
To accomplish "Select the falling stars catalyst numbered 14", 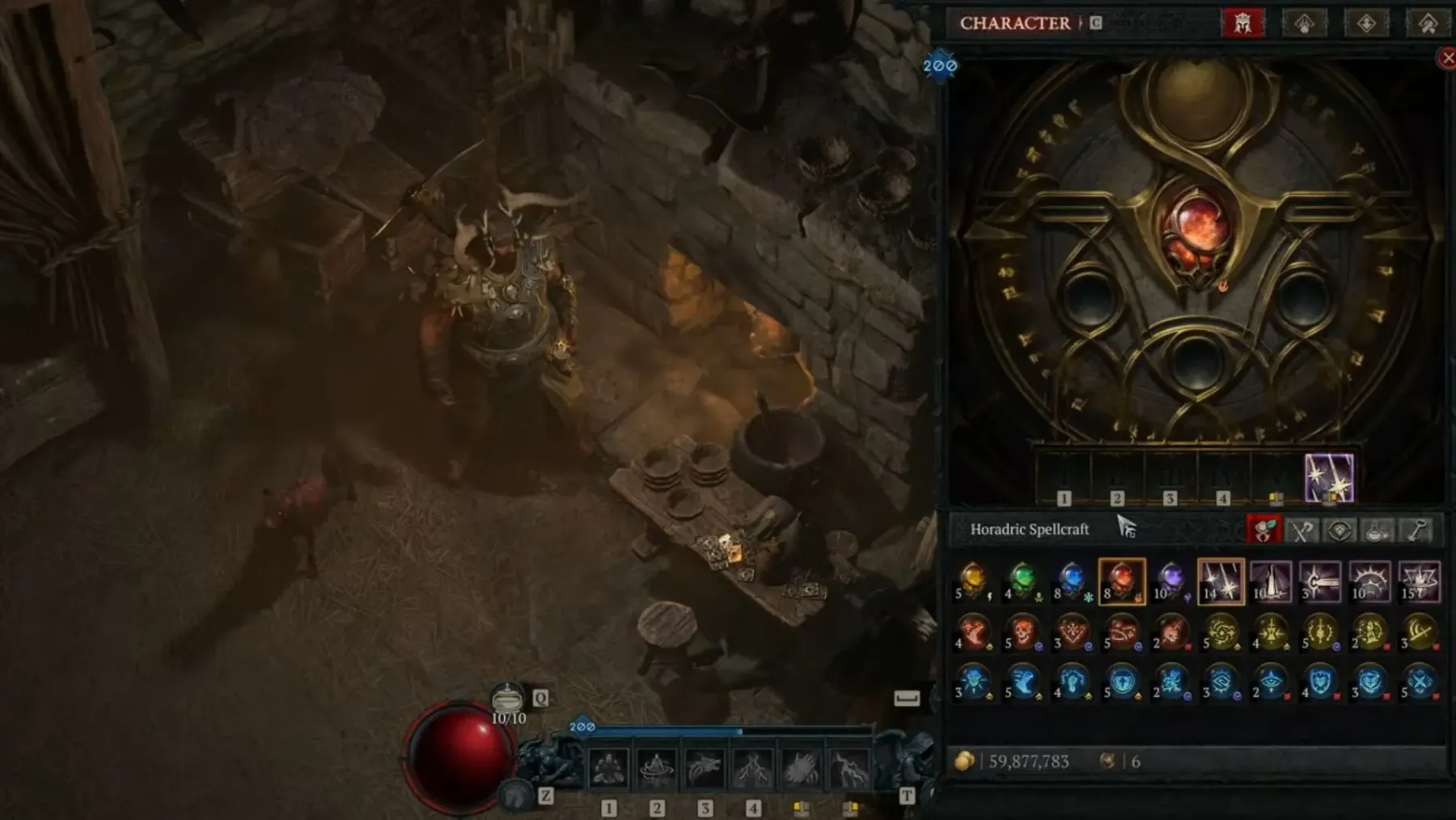I will click(1221, 581).
